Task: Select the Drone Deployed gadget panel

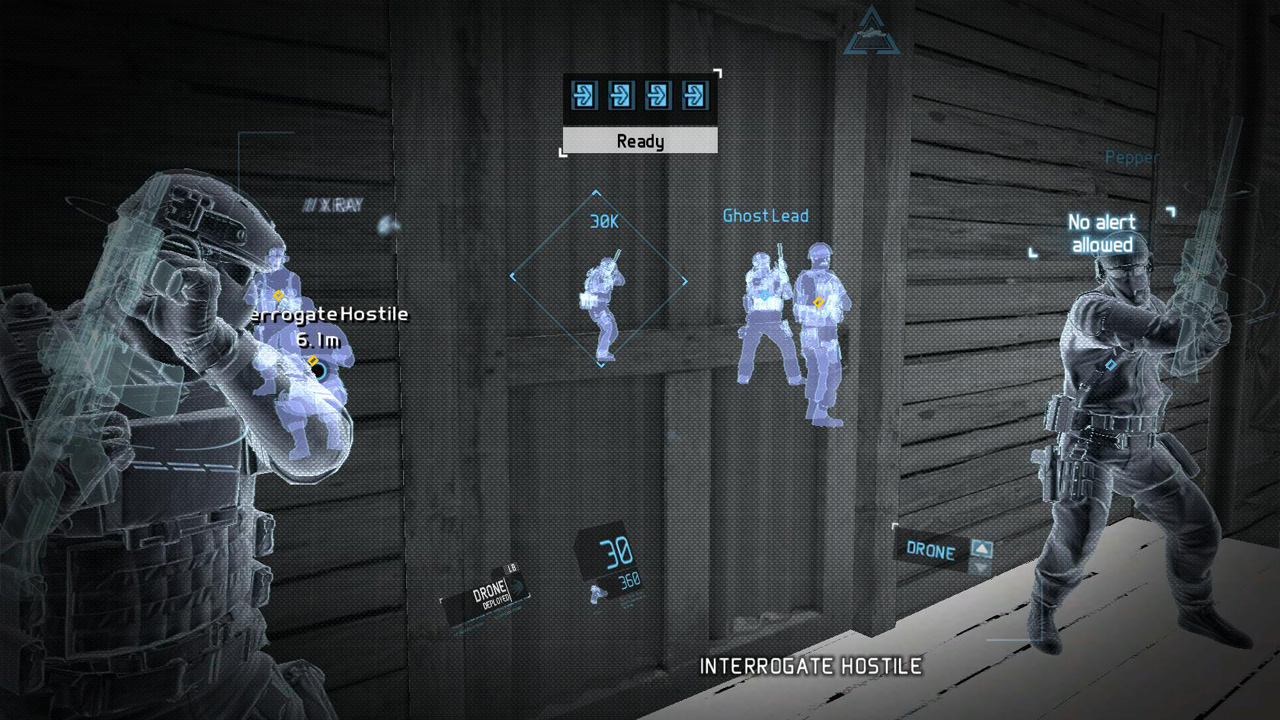Action: [x=487, y=598]
